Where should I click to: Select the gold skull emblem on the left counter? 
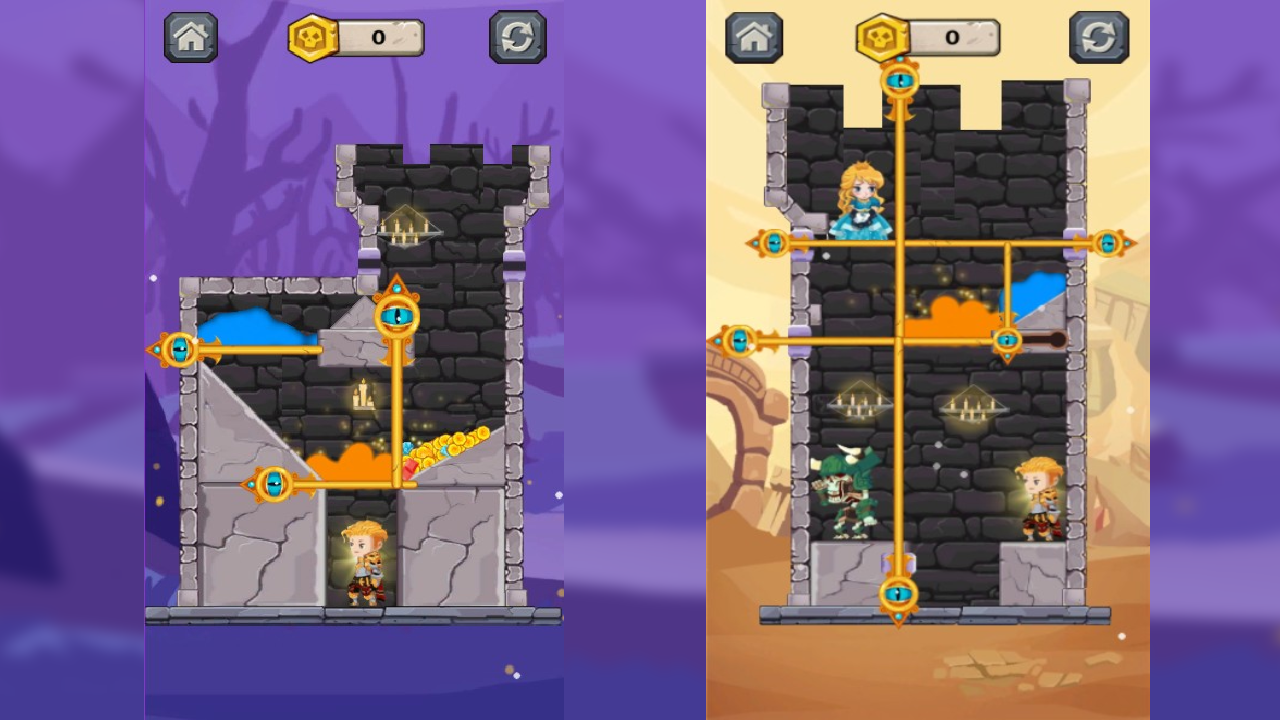point(310,37)
